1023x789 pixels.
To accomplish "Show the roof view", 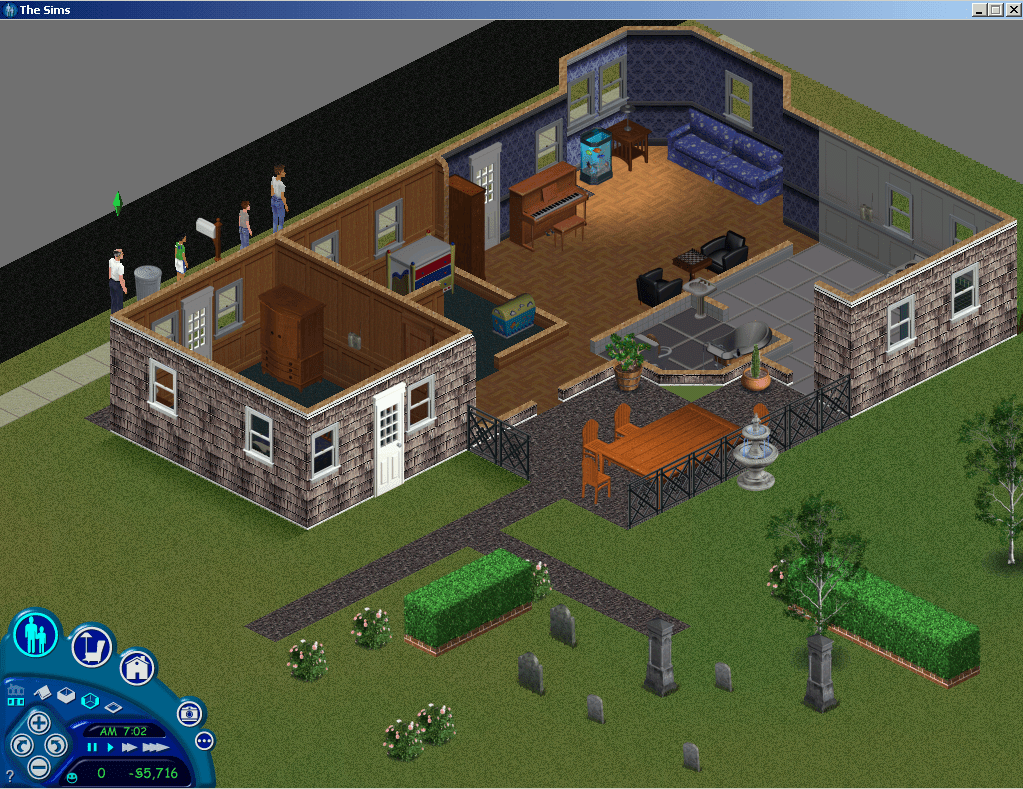I will pos(42,691).
